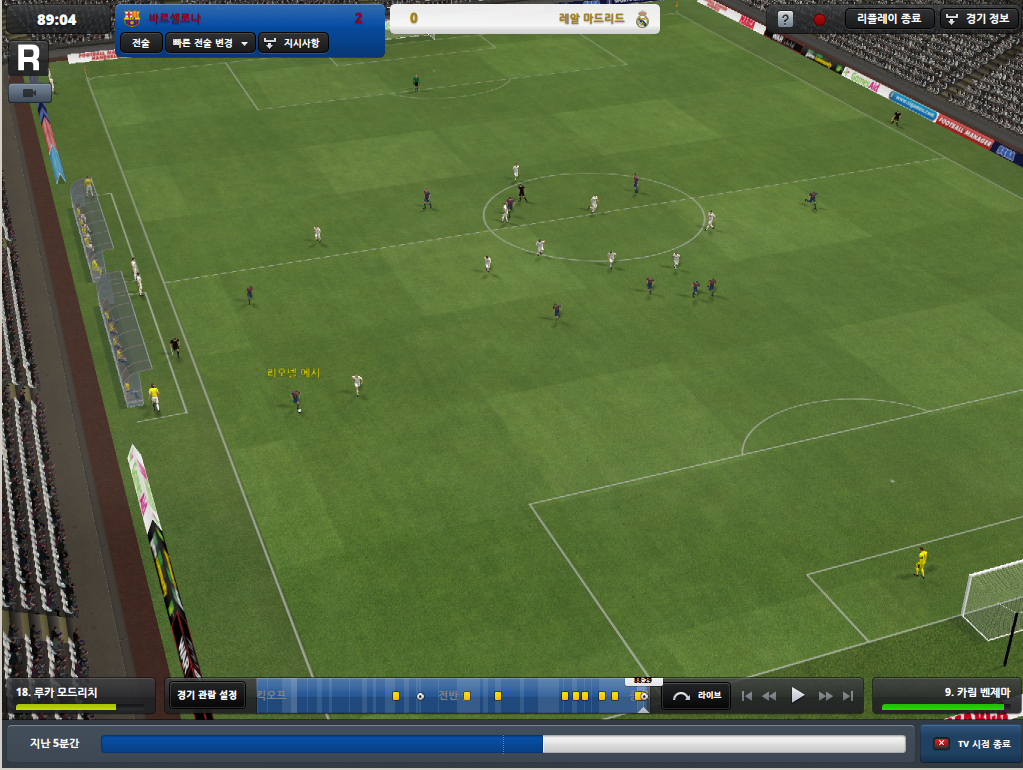The height and width of the screenshot is (770, 1023).
Task: End the replay with 리플레이 종료
Action: tap(889, 19)
